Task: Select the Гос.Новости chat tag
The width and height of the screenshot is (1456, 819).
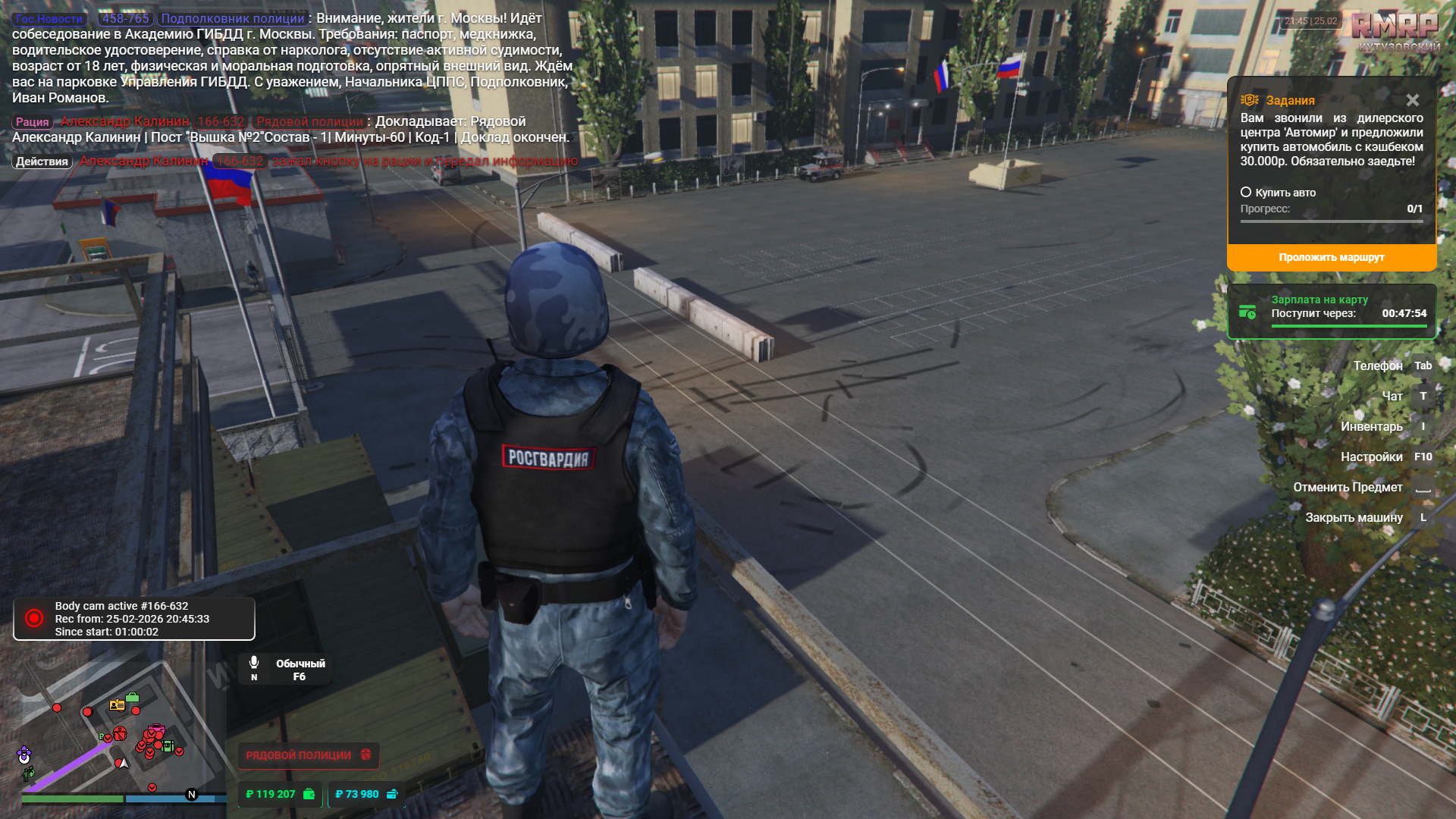Action: tap(49, 19)
